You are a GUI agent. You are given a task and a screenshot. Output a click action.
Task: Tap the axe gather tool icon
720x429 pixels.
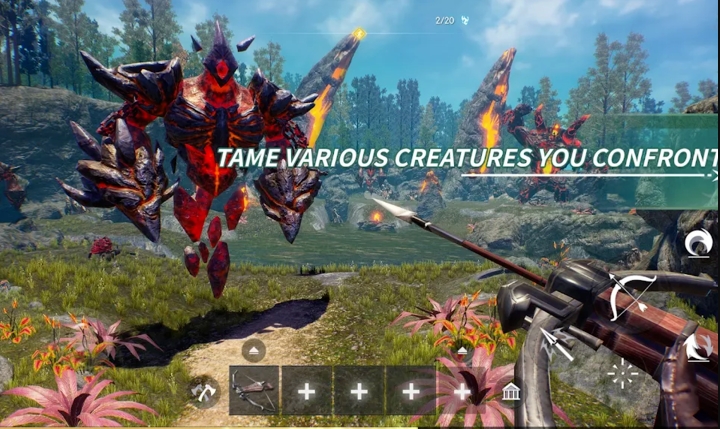click(x=204, y=391)
